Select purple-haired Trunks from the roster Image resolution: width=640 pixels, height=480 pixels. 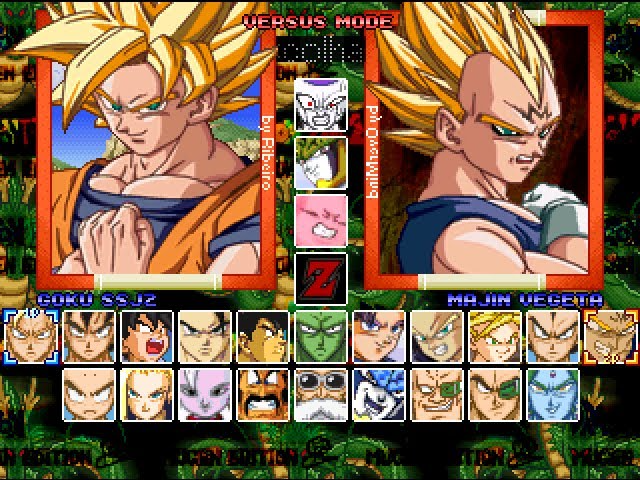tap(379, 335)
